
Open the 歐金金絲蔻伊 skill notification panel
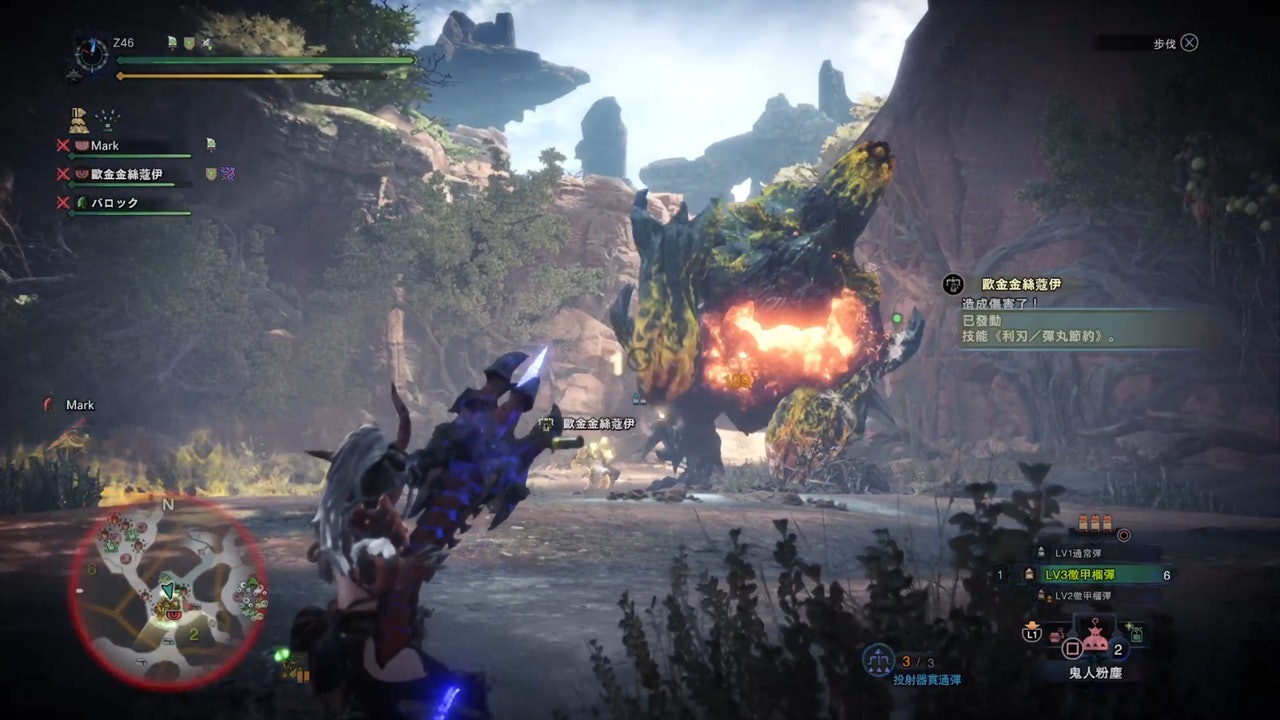1075,312
